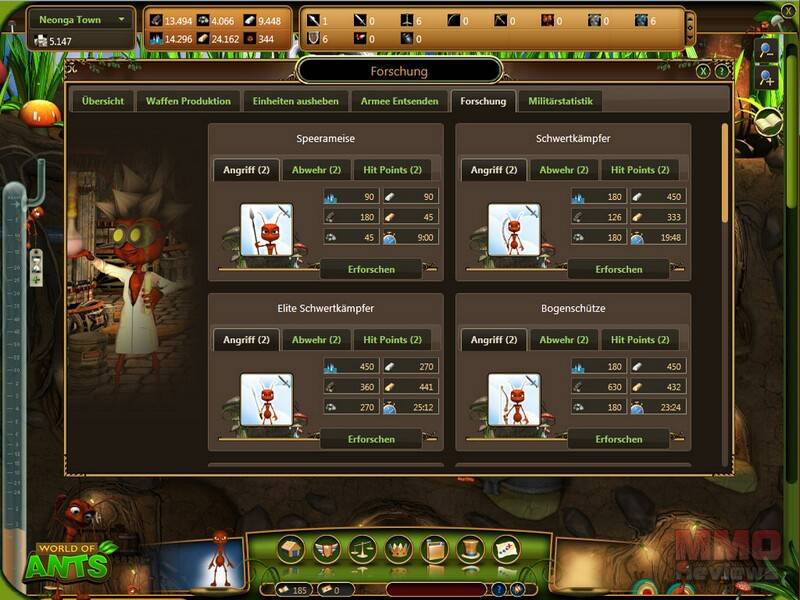This screenshot has height=600, width=800.
Task: Open the crown icon menu
Action: 399,549
